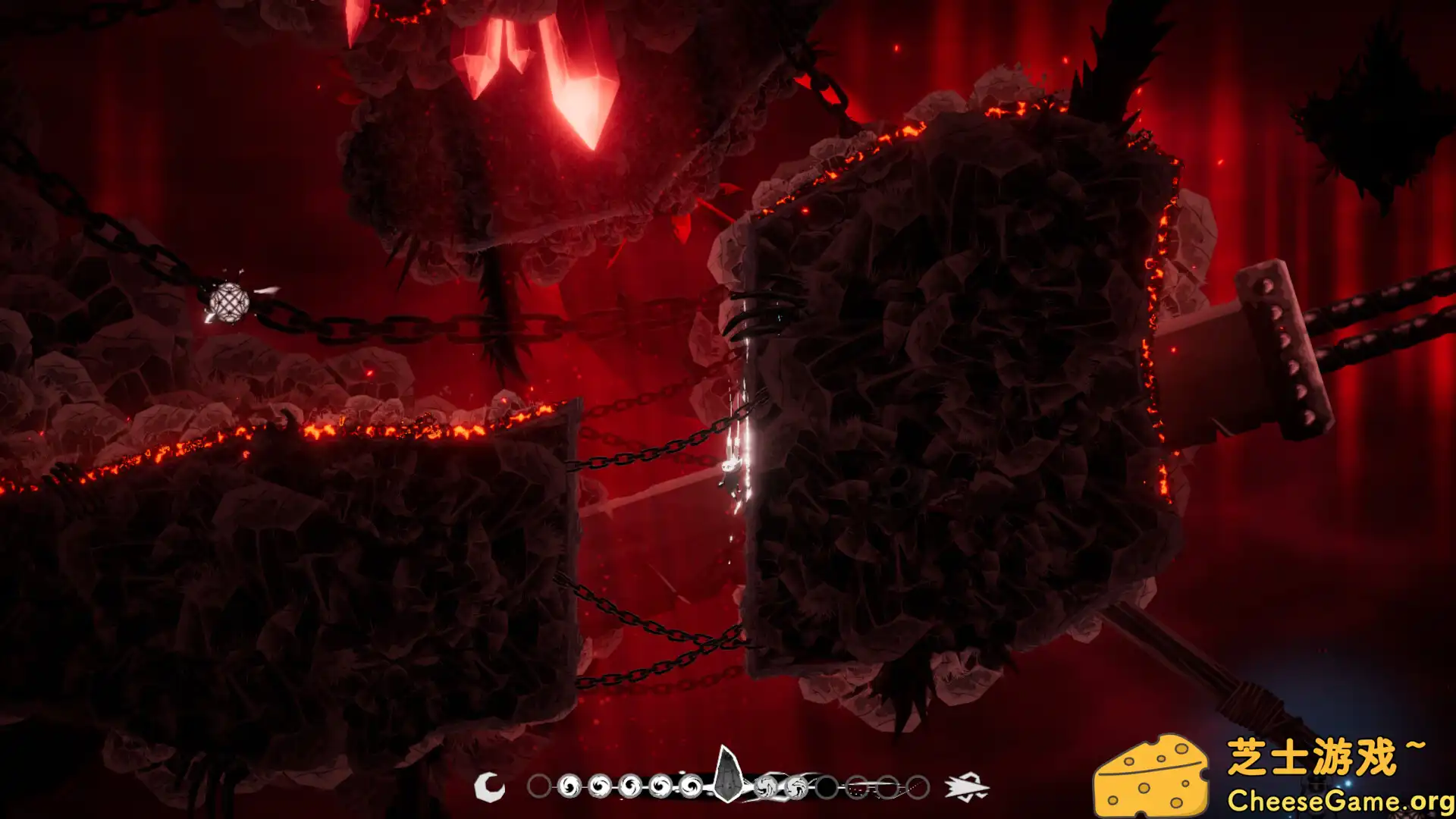Select the crescent moon icon on the HUD

click(x=490, y=785)
